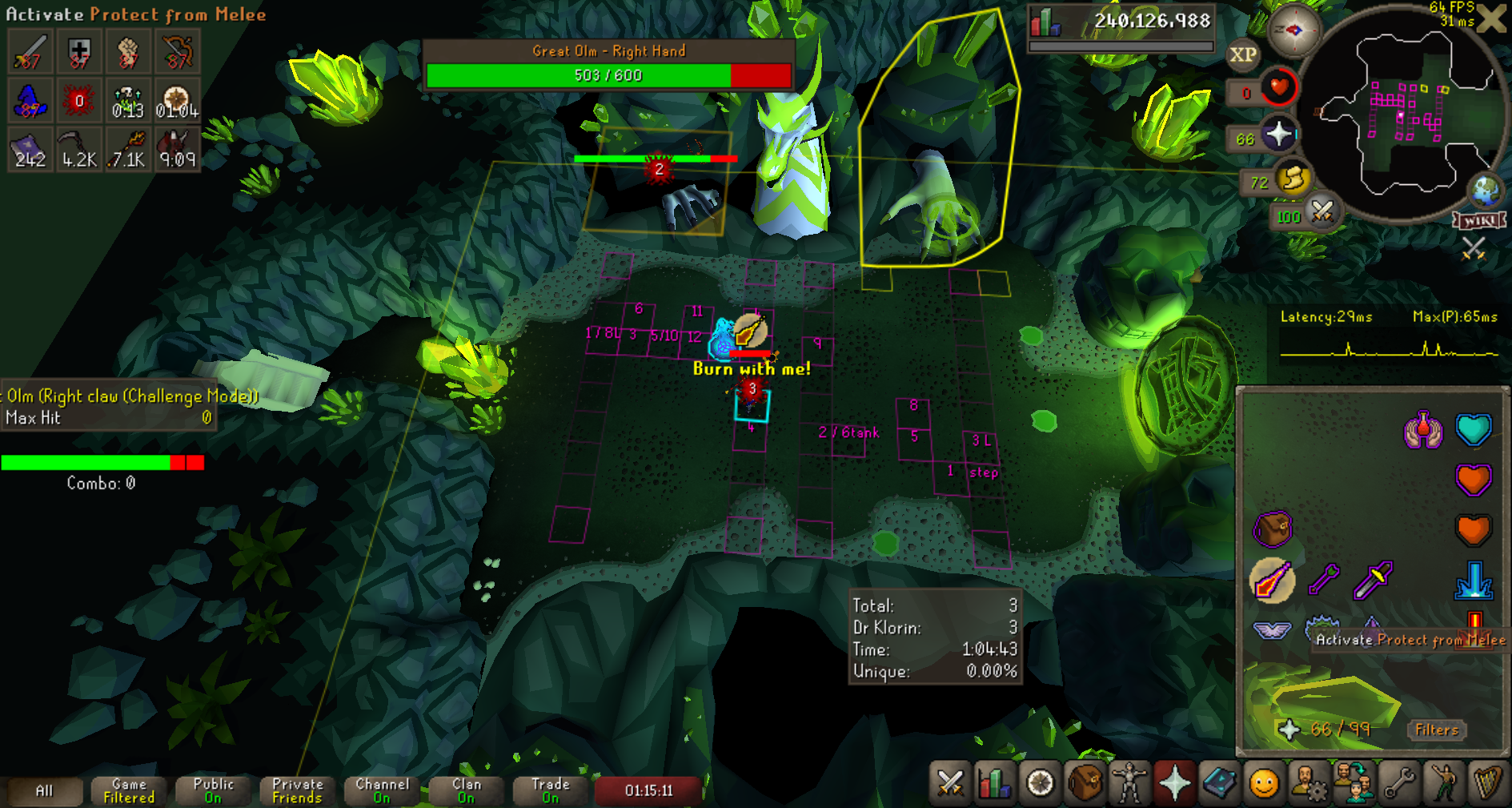Open the combat options crossed-swords tab
The image size is (1512, 808).
950,782
